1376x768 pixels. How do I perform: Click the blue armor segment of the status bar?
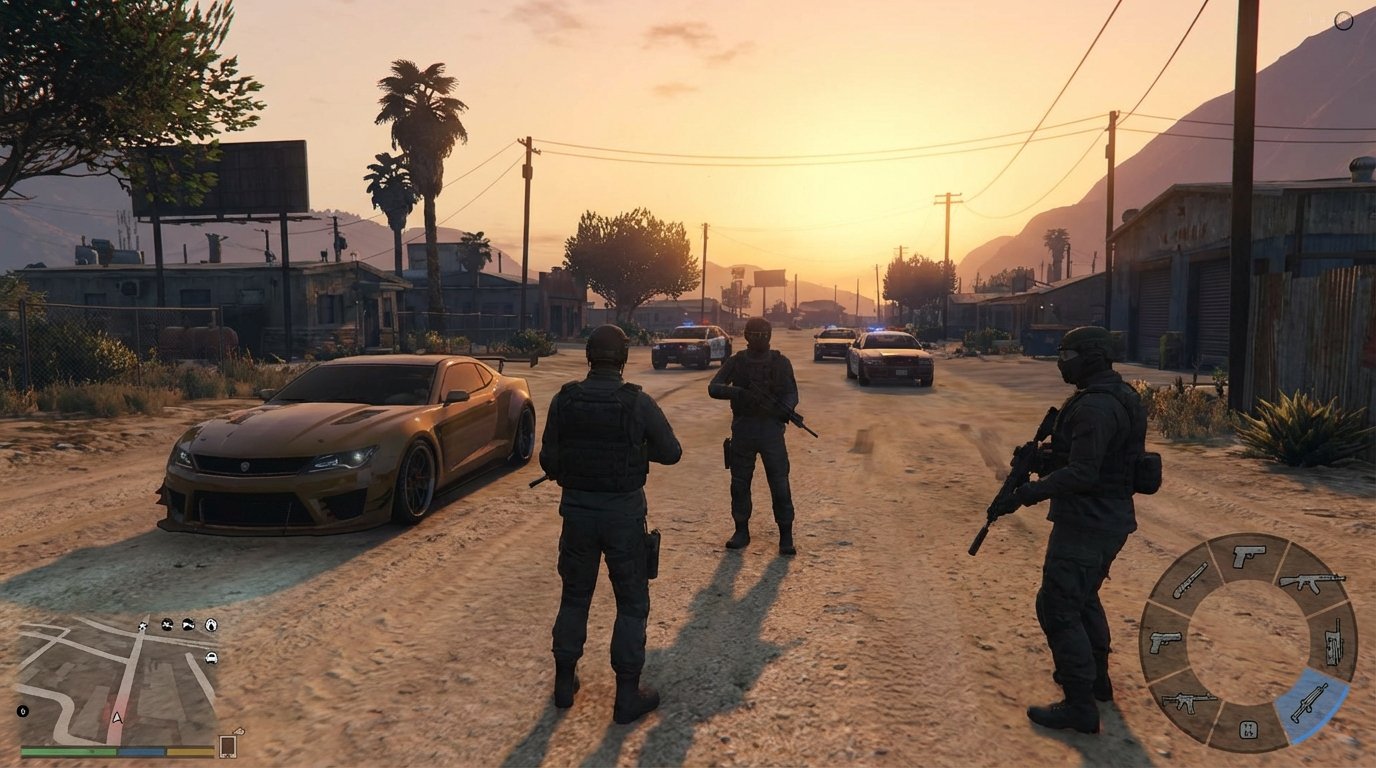[141, 751]
